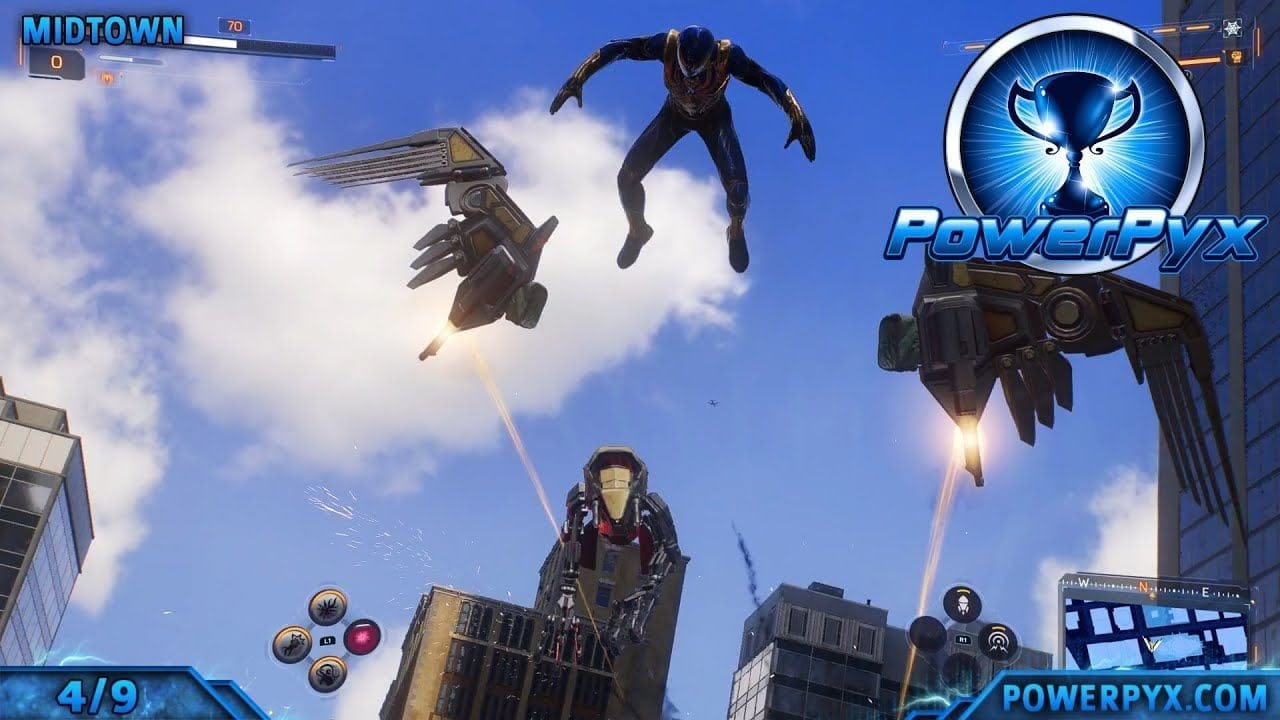Image resolution: width=1280 pixels, height=720 pixels.
Task: Click the enemy counter showing 70
Action: click(235, 27)
